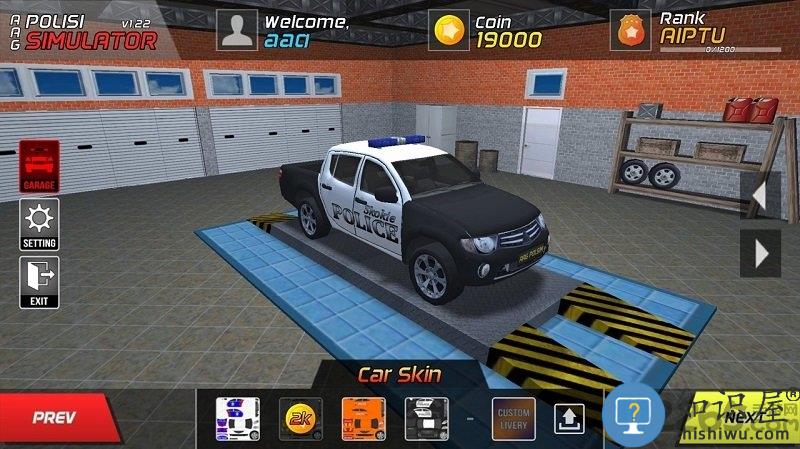
Task: Go back with the red PREV button
Action: pos(55,416)
